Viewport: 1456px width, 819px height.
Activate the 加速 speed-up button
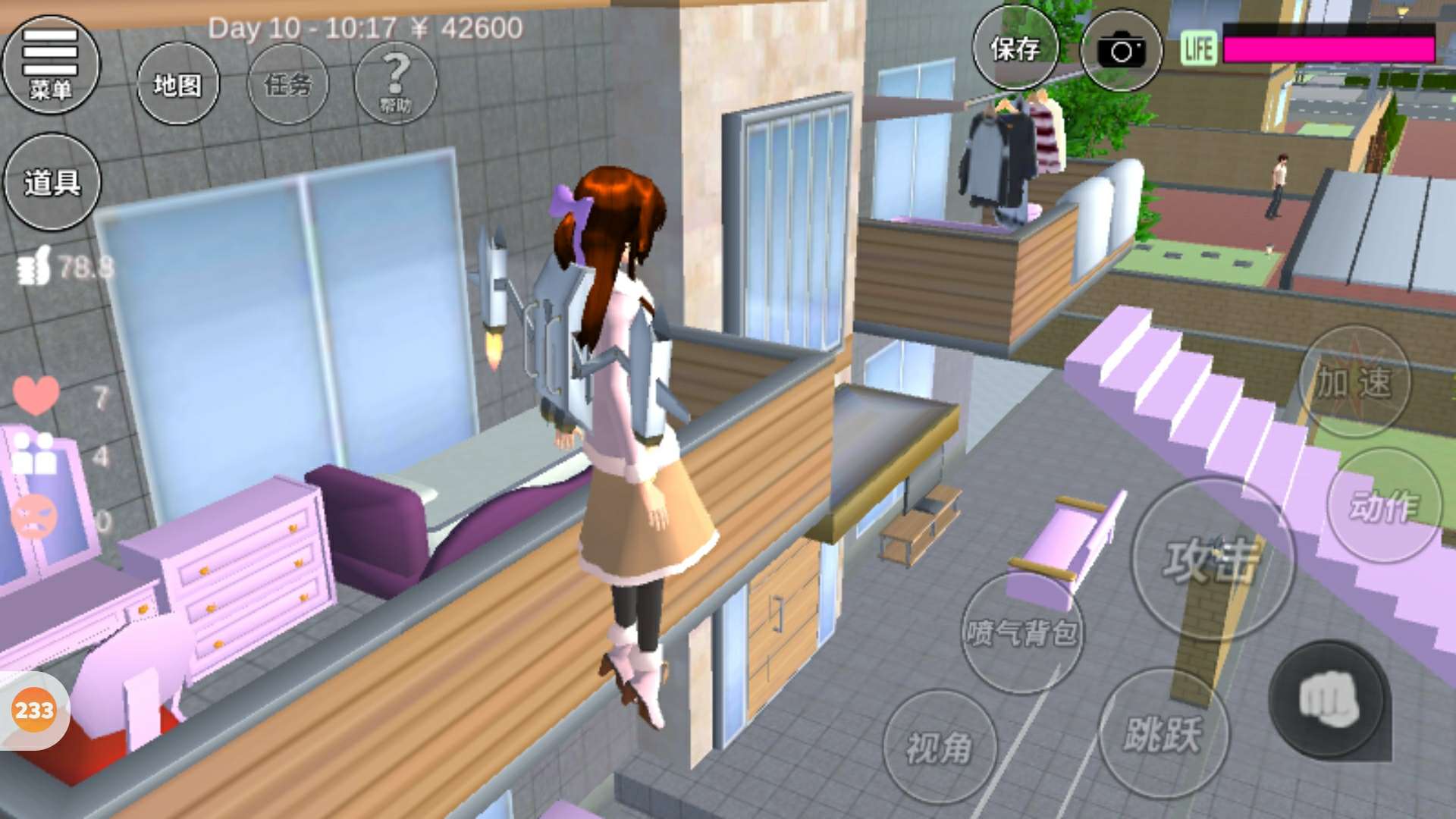(1354, 381)
